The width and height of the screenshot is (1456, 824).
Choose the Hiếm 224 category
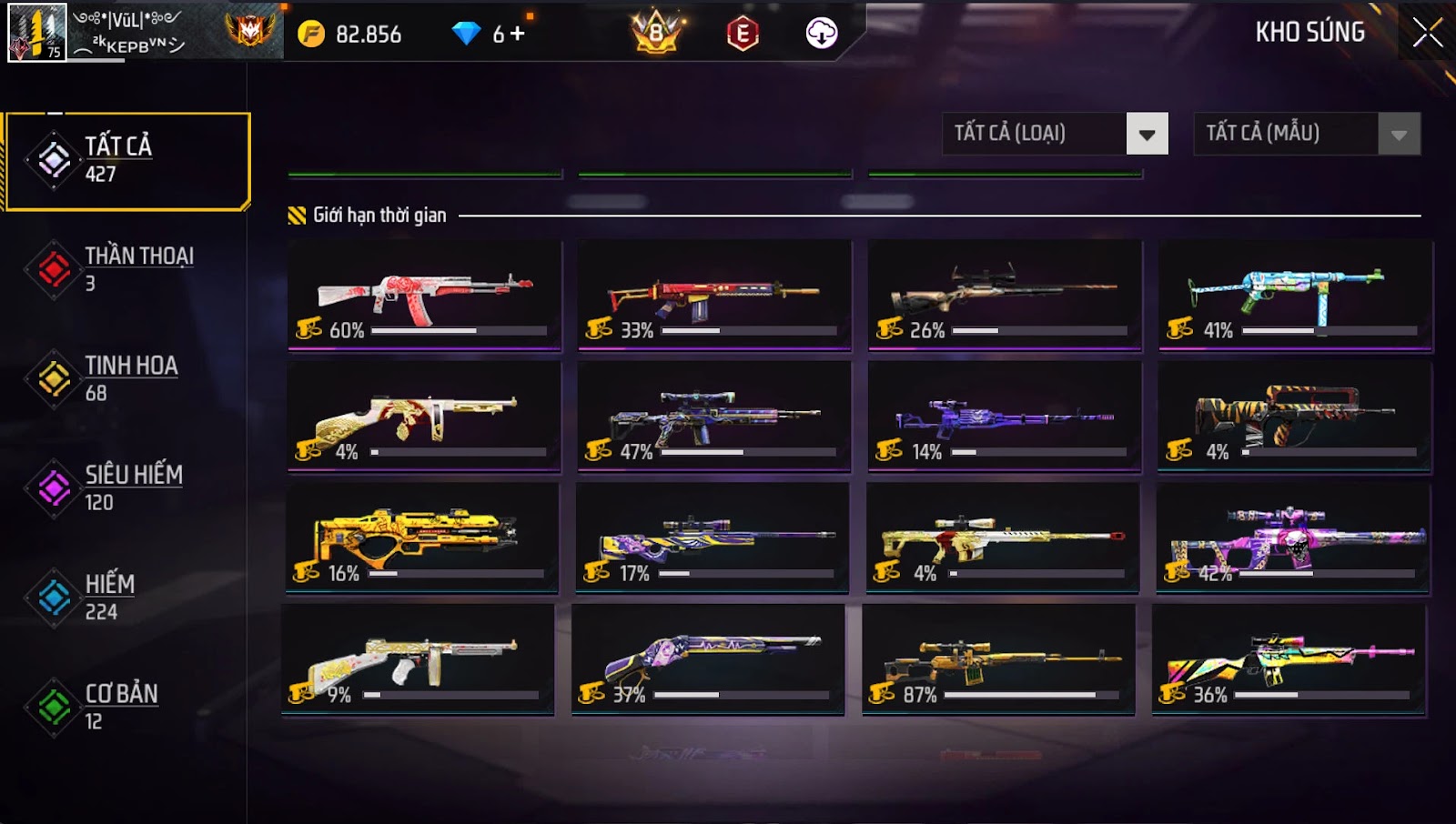[x=127, y=597]
